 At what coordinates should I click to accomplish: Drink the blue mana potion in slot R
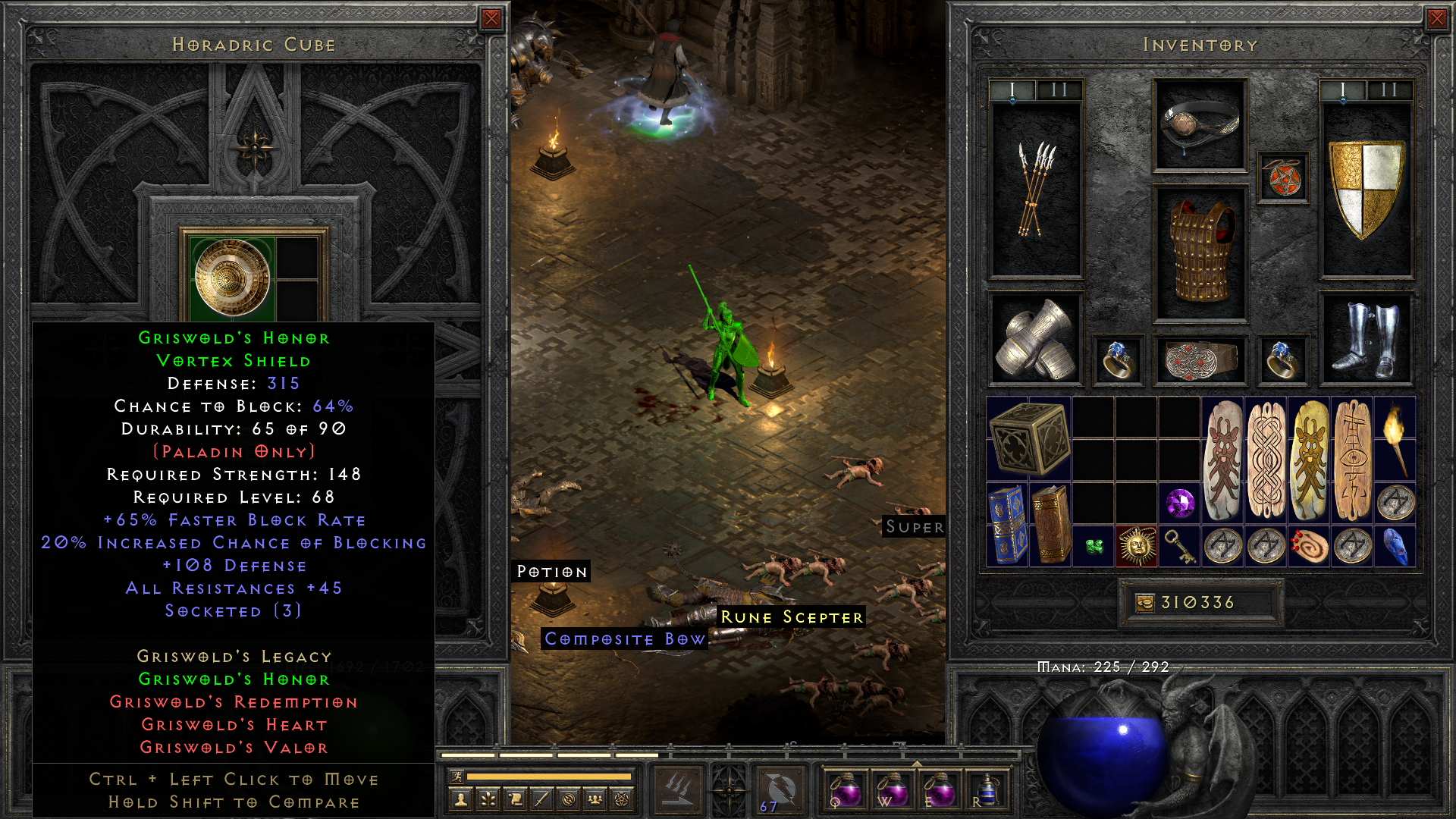[x=986, y=791]
